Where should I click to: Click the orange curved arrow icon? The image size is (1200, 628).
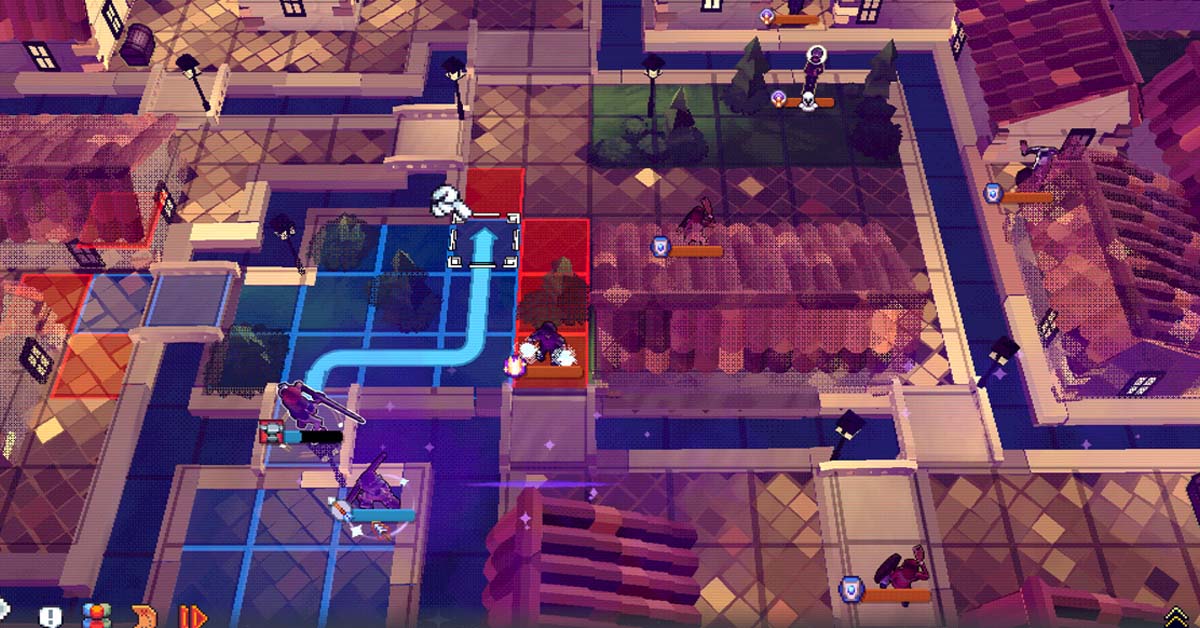tap(144, 615)
